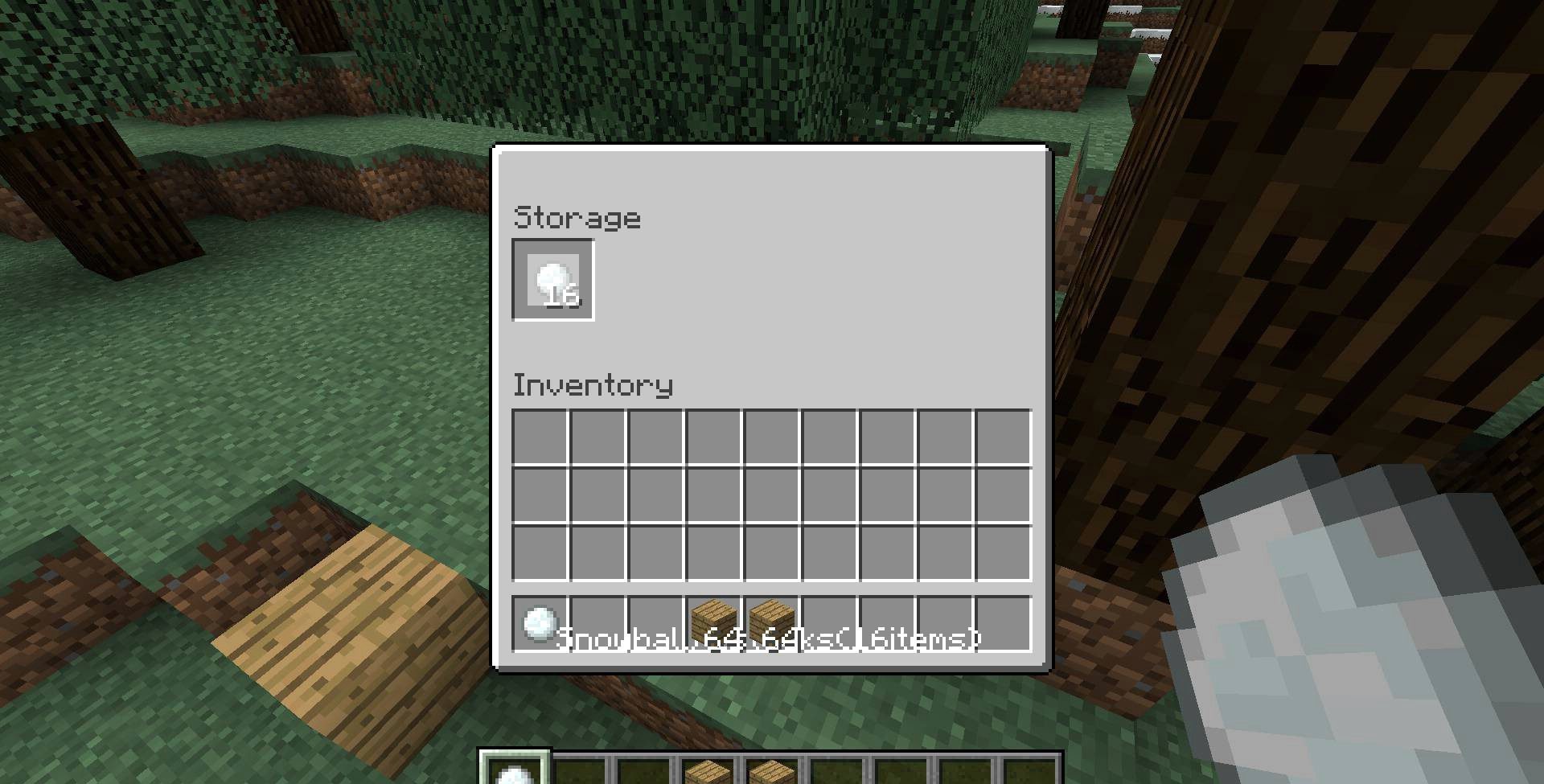
Task: Grab the first oak planks stack in inventory
Action: pos(714,625)
